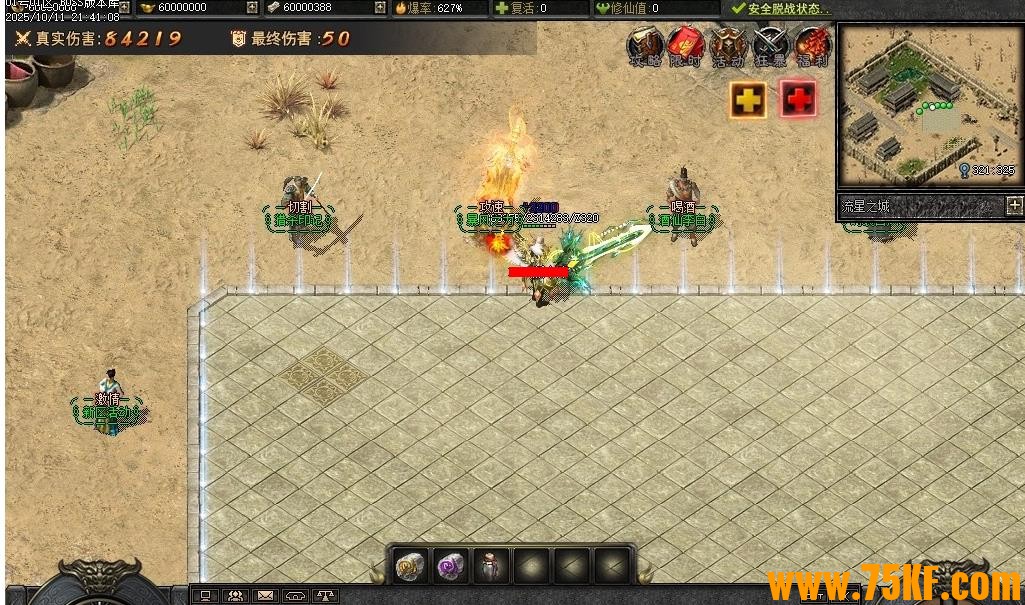The height and width of the screenshot is (605, 1025).
Task: Open the 活动 activities icon
Action: pos(728,46)
